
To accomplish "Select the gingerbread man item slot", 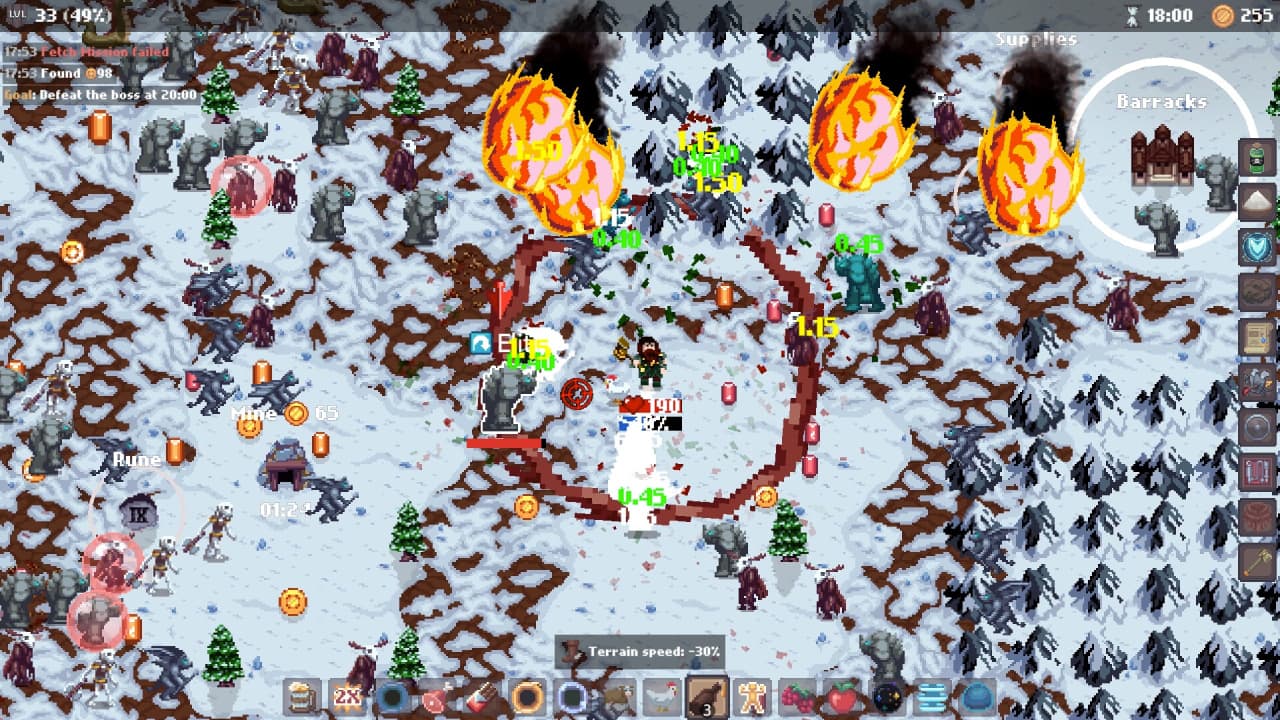I will 751,697.
